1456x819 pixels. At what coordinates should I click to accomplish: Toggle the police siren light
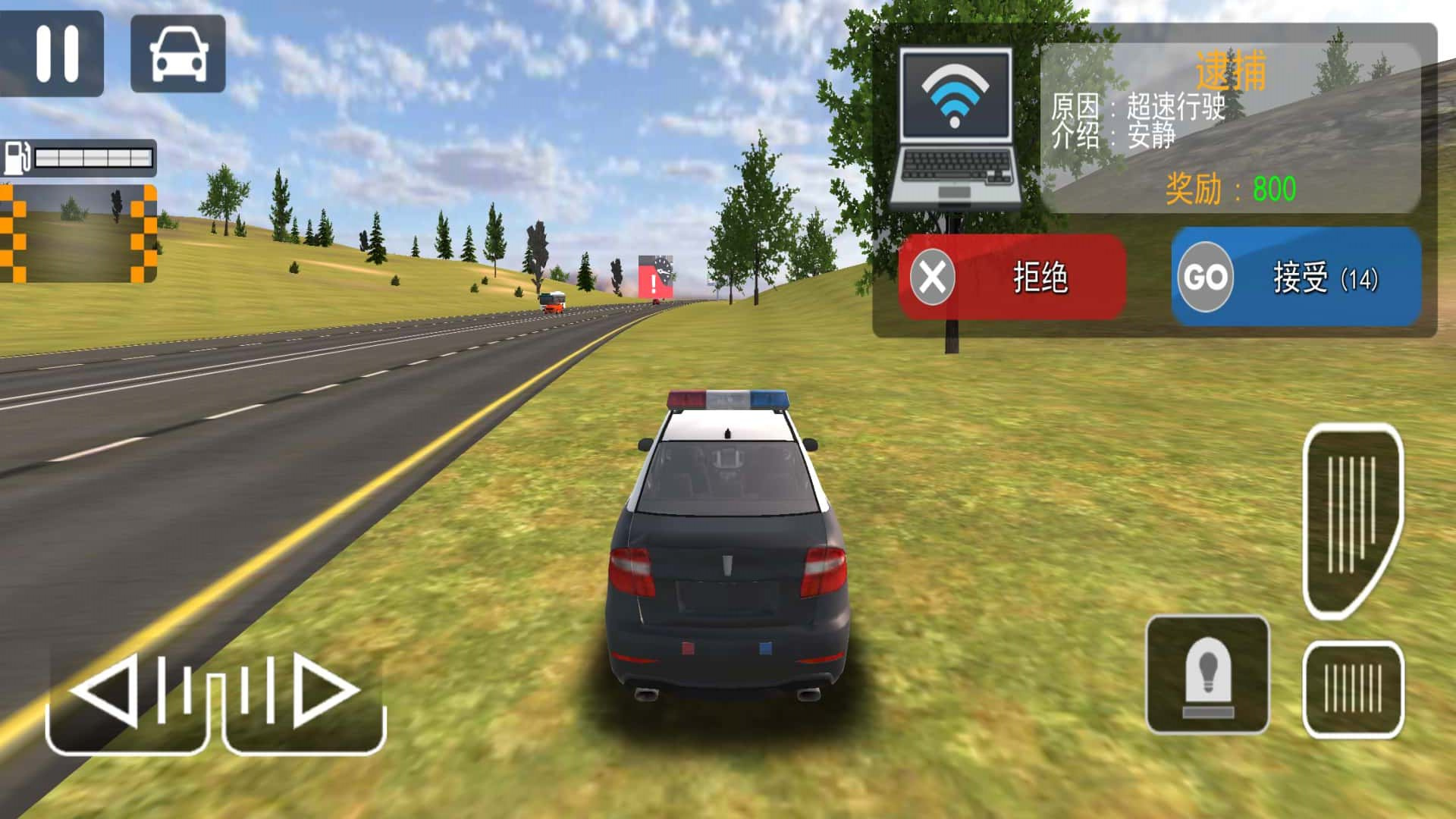[x=1207, y=675]
